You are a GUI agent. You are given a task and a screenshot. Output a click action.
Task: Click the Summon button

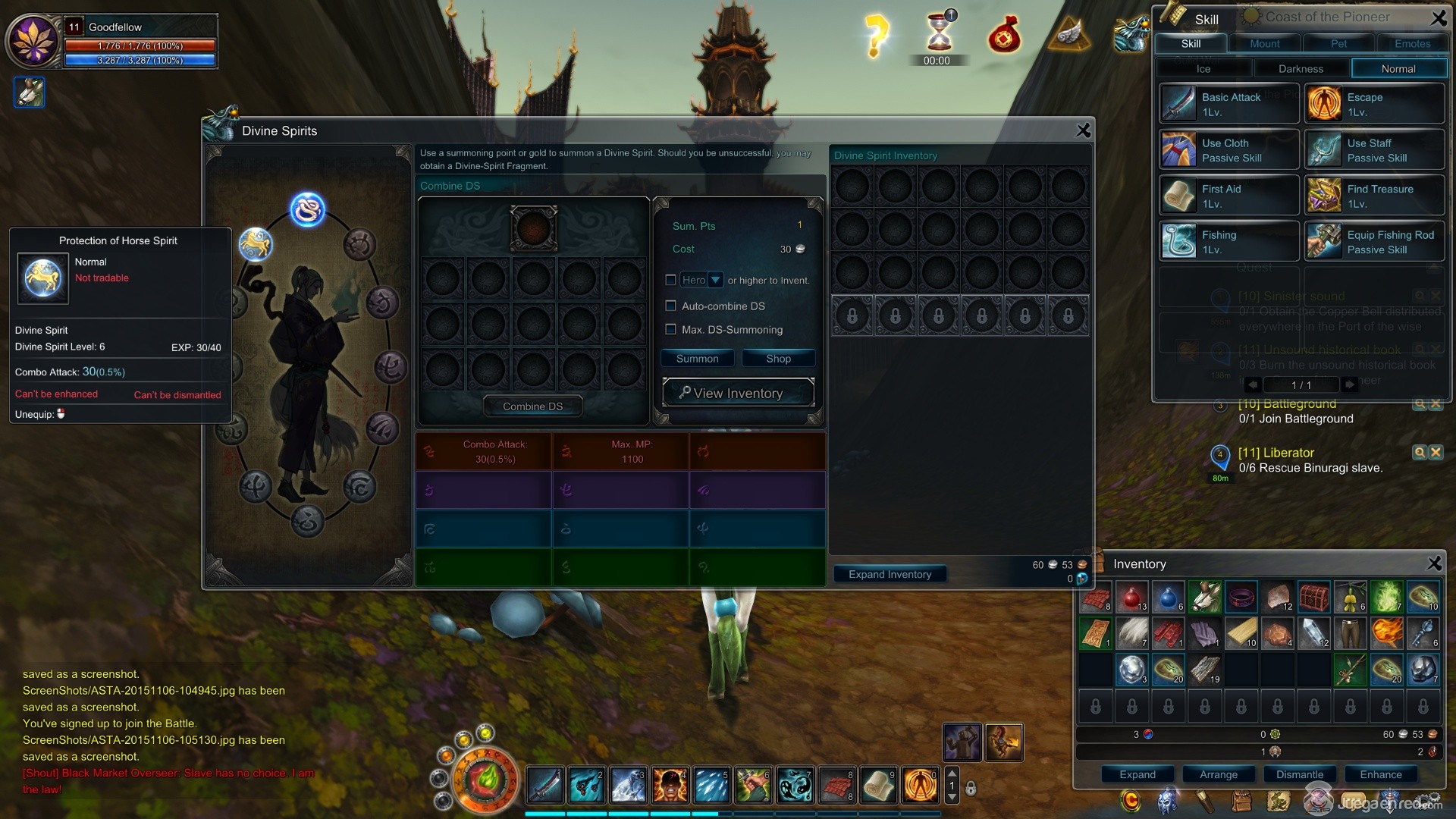[697, 359]
